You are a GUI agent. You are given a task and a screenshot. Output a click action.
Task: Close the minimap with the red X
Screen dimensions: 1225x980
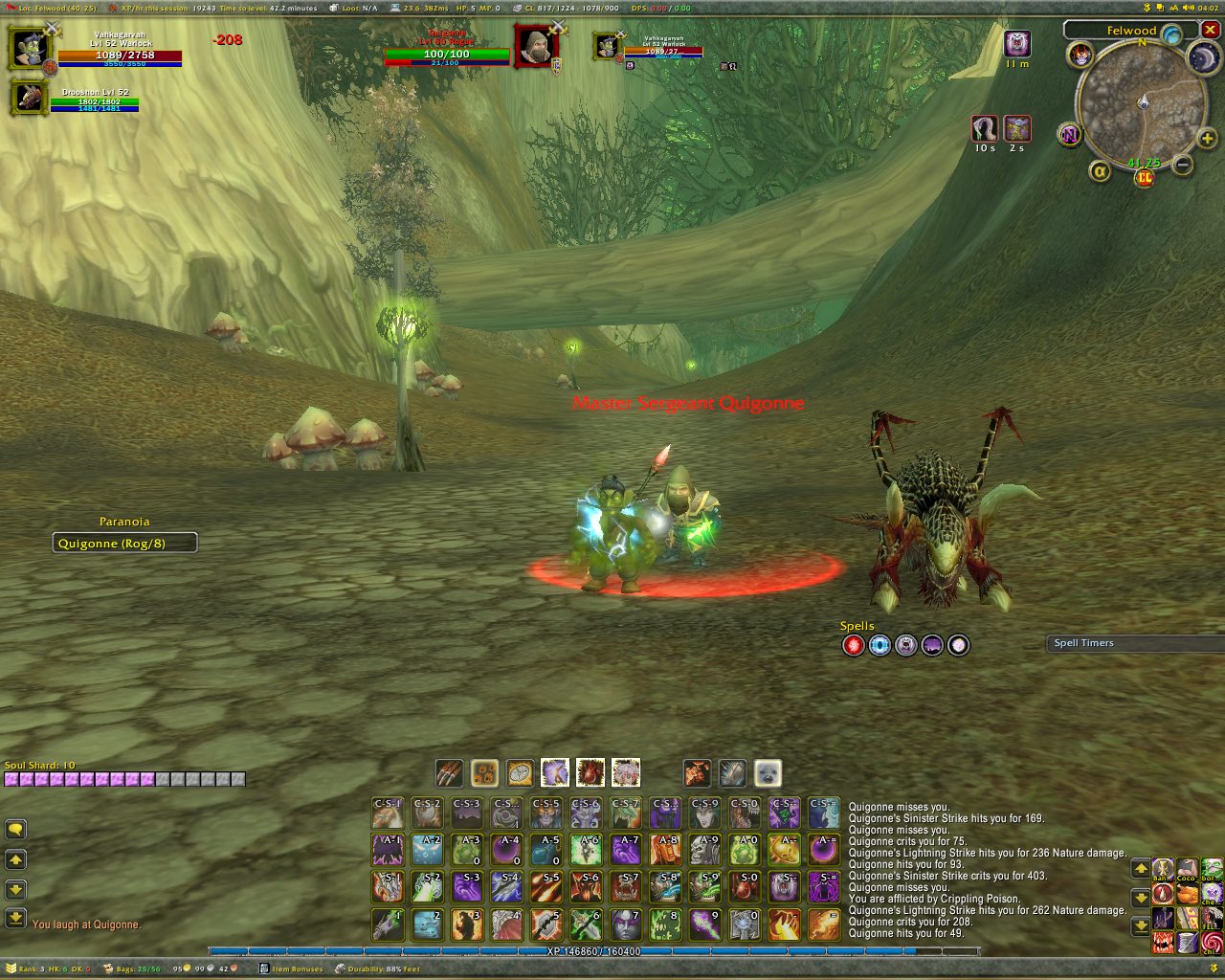[1211, 31]
